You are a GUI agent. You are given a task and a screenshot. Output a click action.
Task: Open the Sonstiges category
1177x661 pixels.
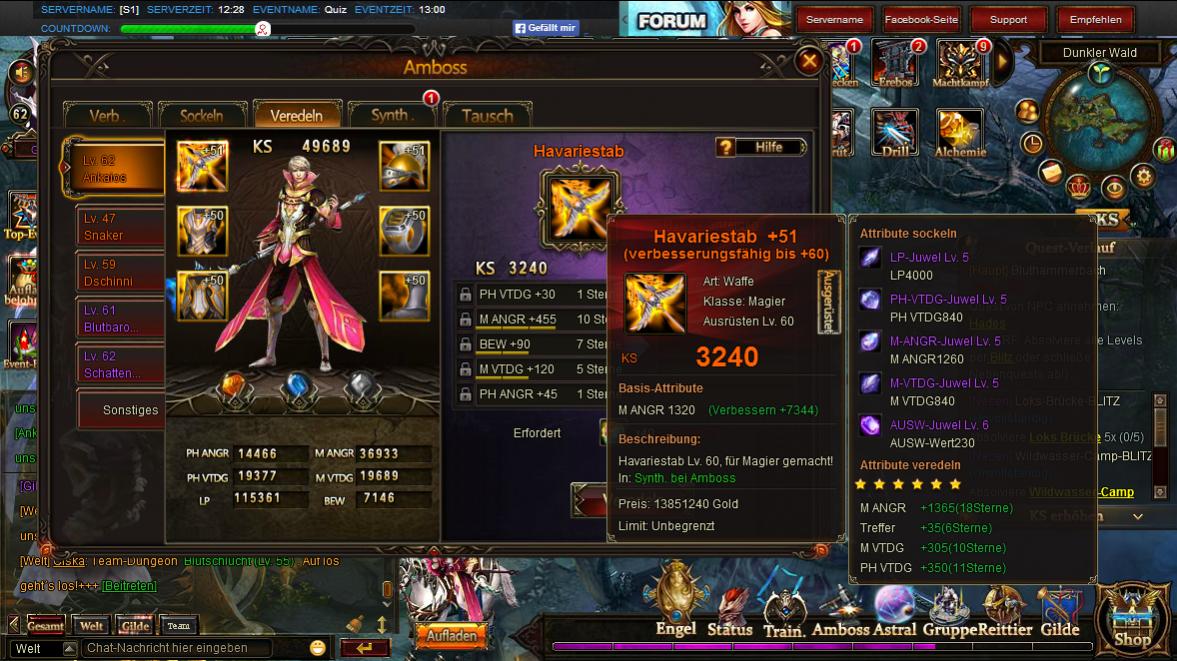(x=130, y=410)
